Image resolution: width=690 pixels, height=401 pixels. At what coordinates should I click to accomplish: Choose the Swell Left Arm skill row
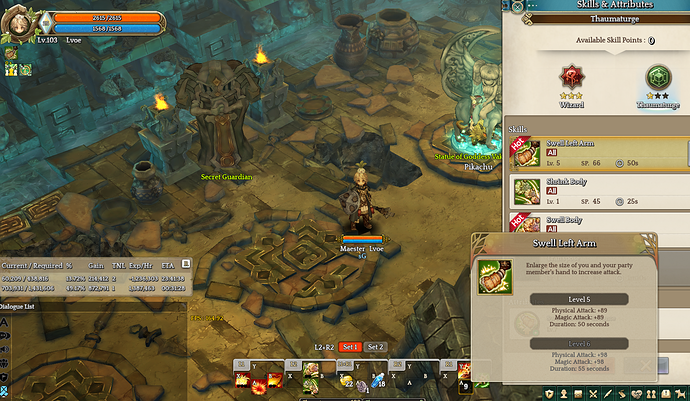(x=600, y=154)
